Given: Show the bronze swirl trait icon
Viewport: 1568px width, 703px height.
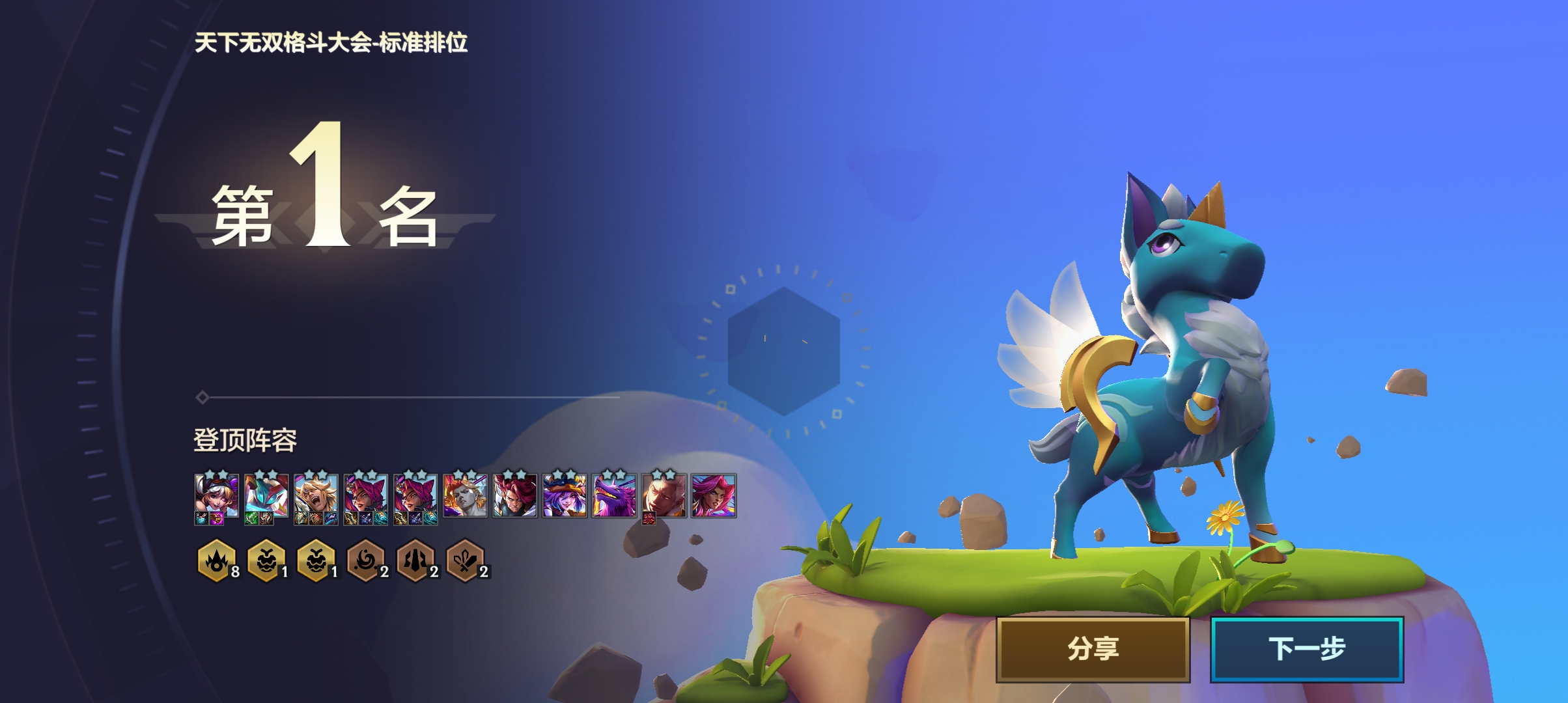Looking at the screenshot, I should click(365, 560).
